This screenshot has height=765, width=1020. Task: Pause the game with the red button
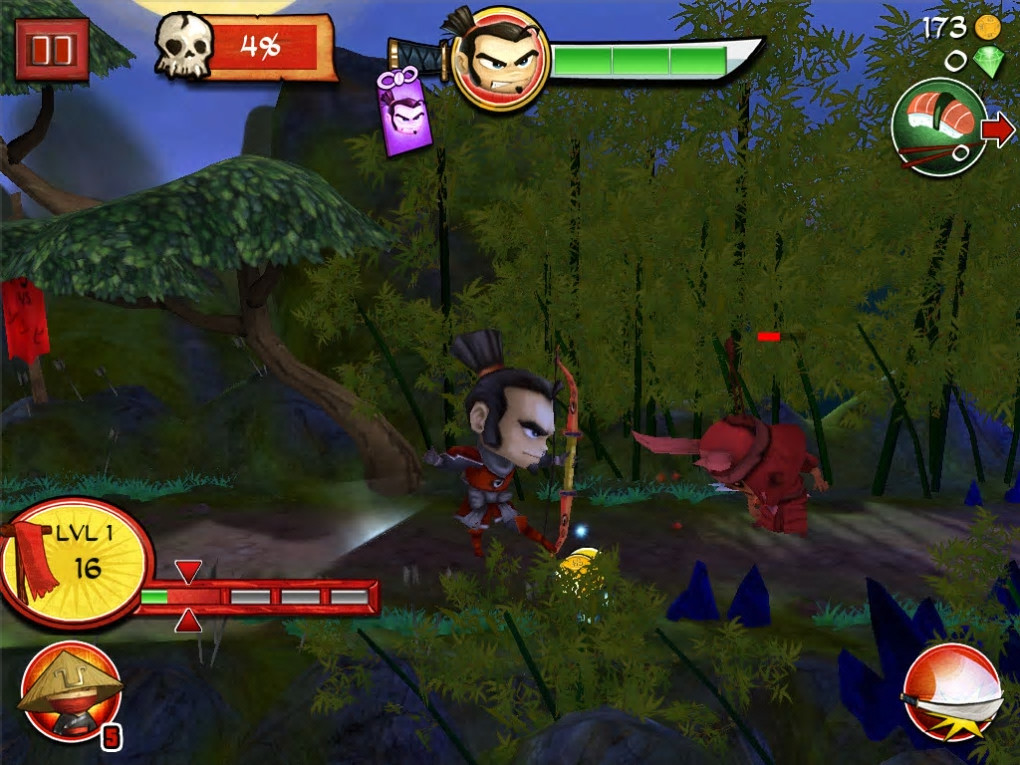coord(51,48)
